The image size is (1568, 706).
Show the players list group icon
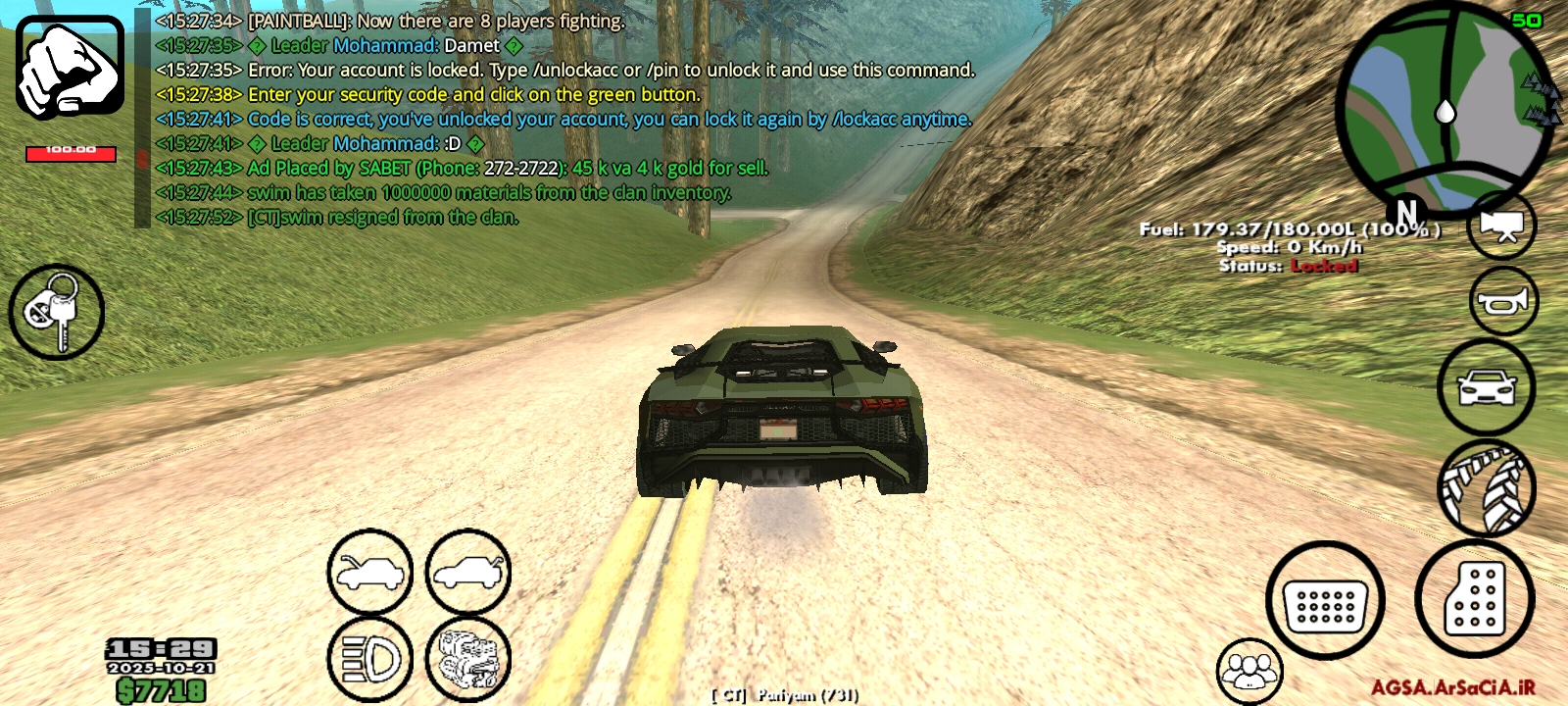1249,671
